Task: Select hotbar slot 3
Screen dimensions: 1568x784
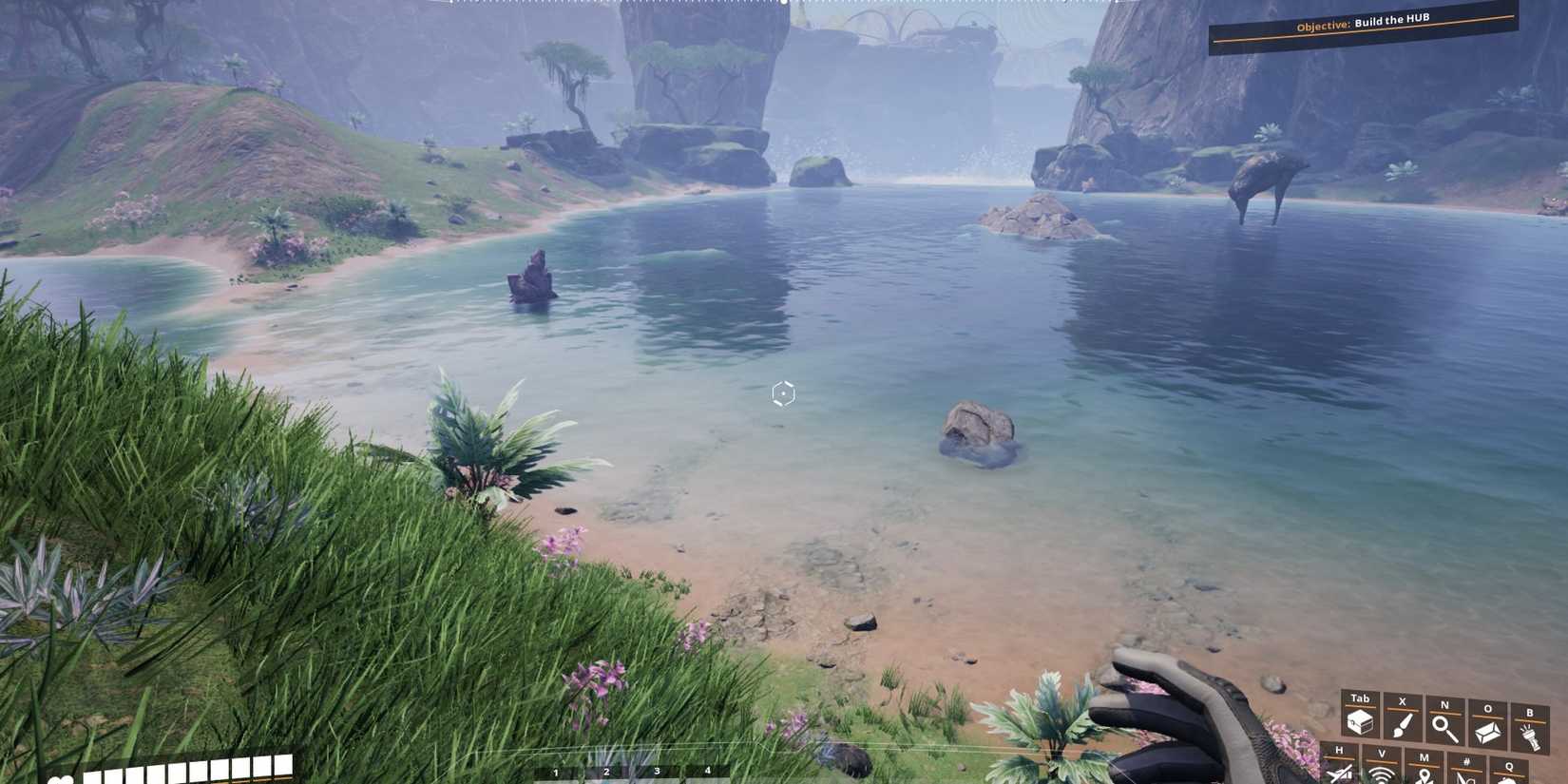Action: point(657,773)
